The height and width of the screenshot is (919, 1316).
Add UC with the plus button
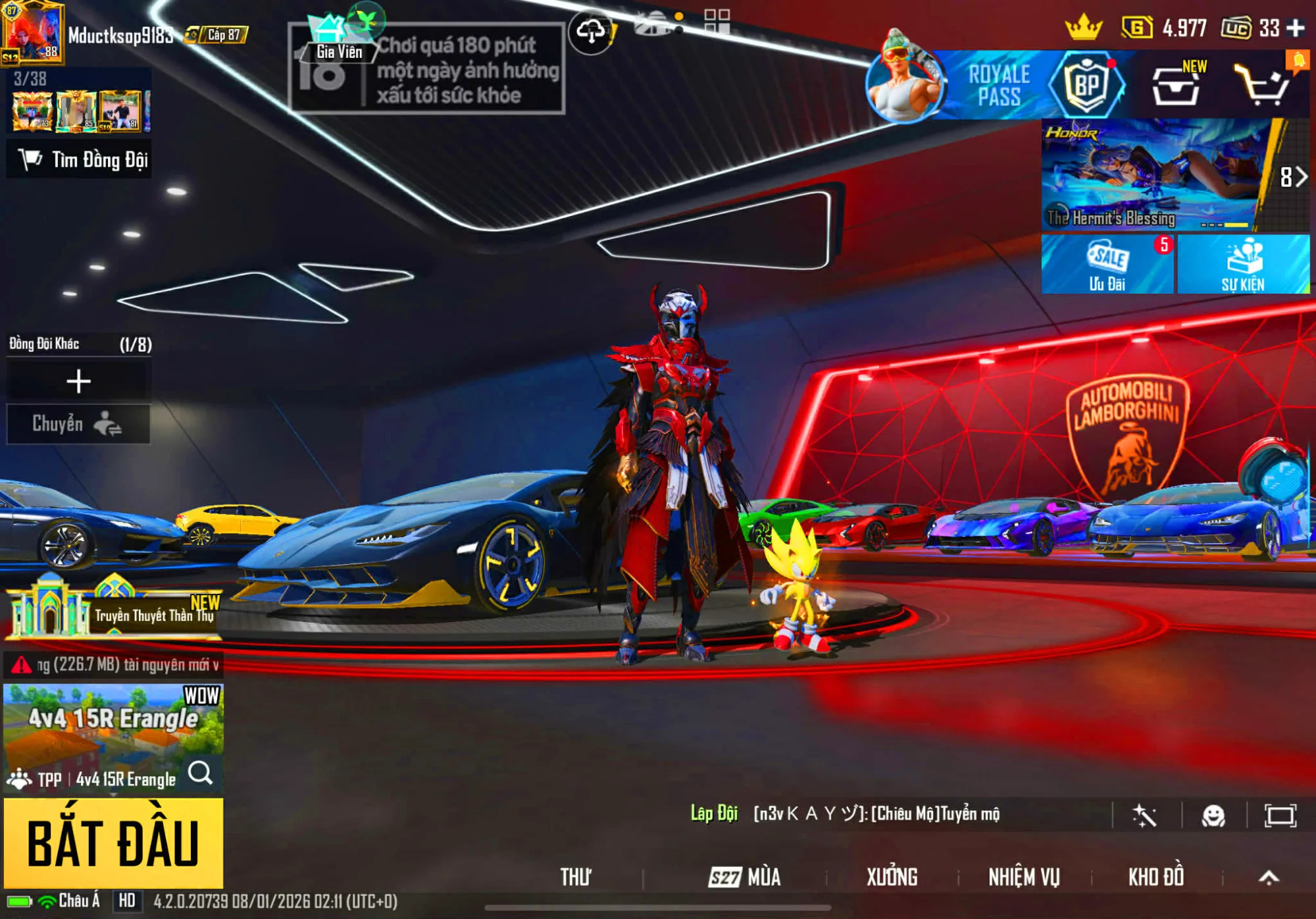pyautogui.click(x=1296, y=28)
